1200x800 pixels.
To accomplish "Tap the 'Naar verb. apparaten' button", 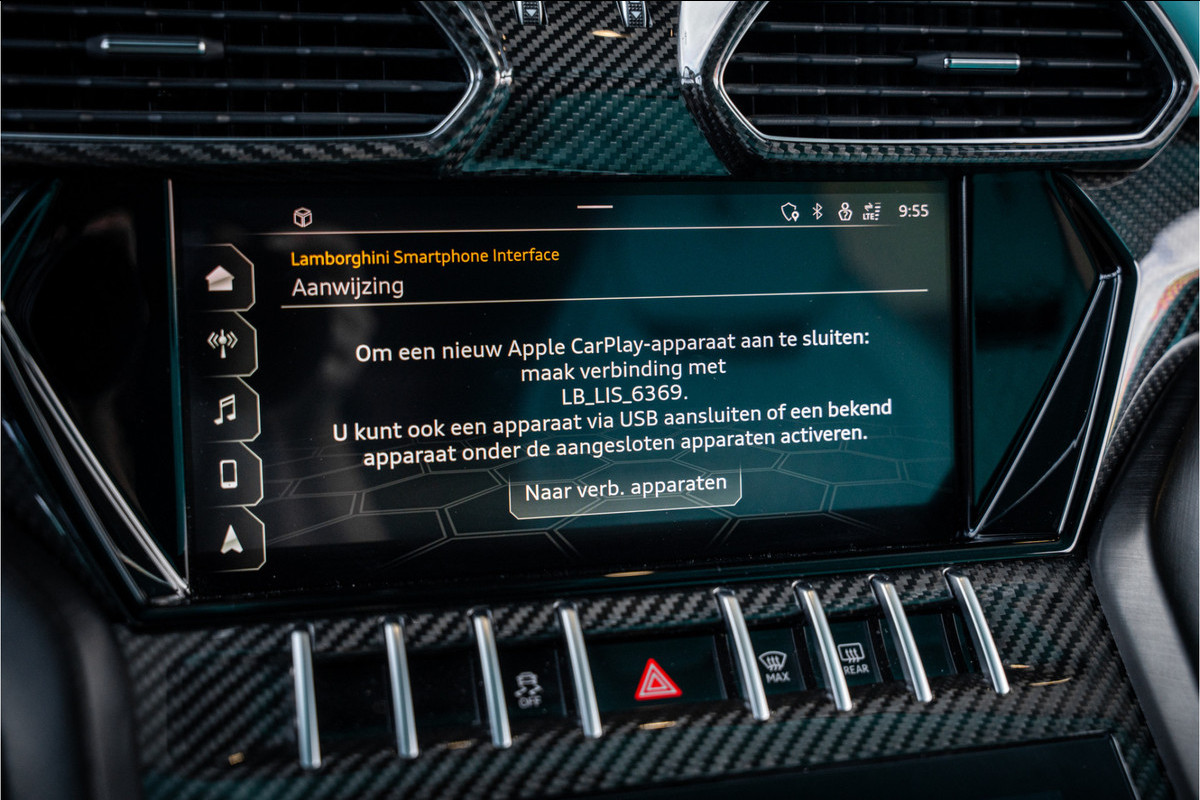I will pyautogui.click(x=625, y=489).
